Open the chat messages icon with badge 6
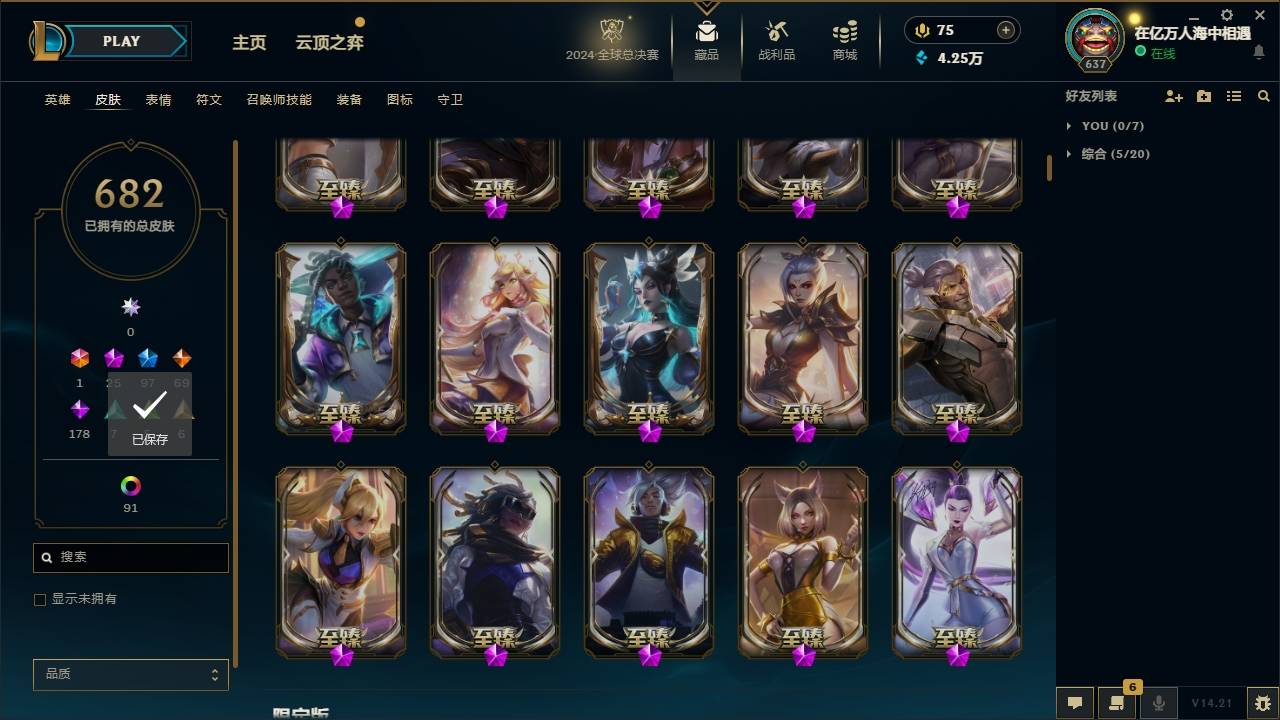 click(x=1117, y=703)
